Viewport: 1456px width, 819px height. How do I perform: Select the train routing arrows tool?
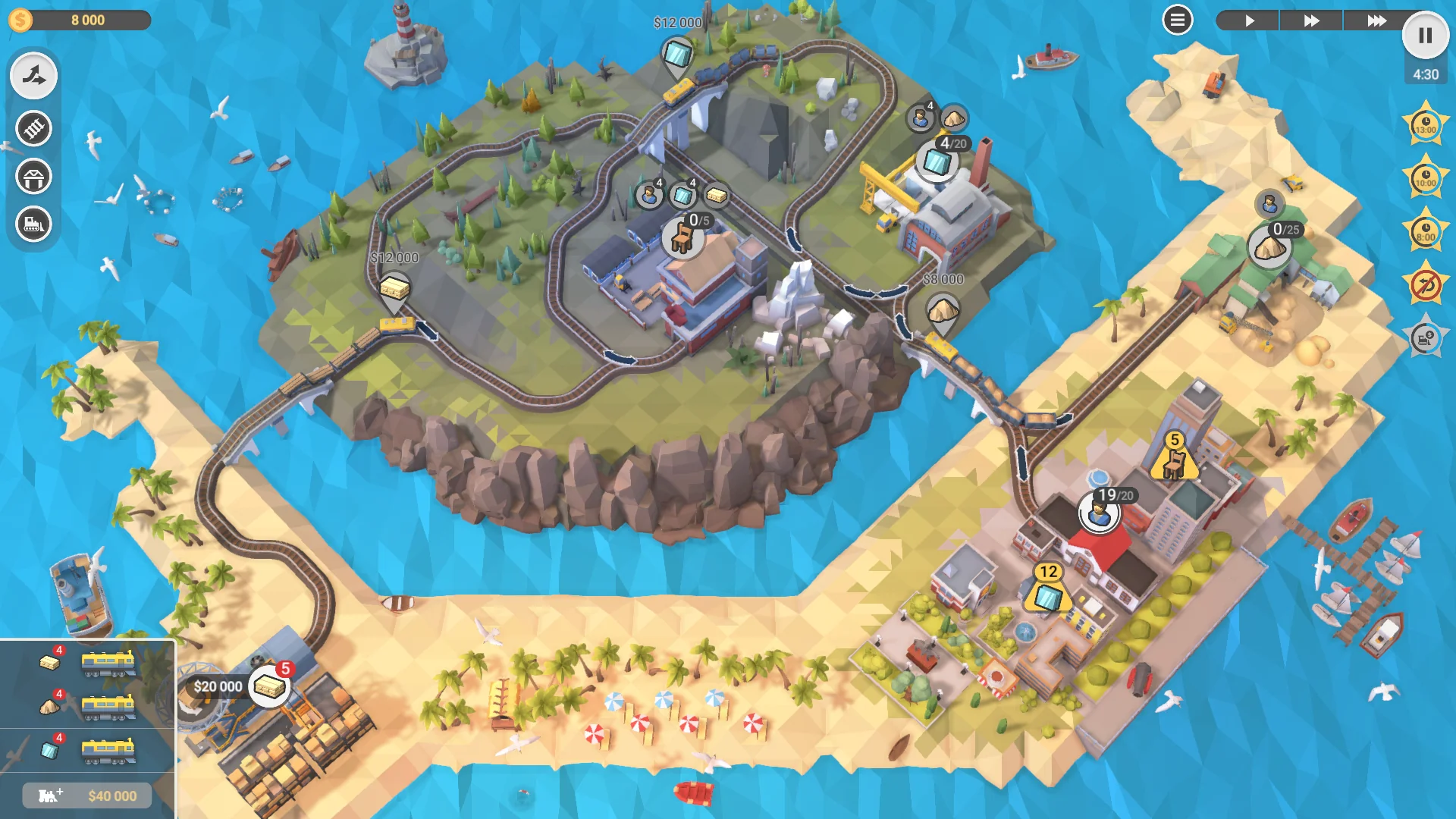click(x=33, y=74)
